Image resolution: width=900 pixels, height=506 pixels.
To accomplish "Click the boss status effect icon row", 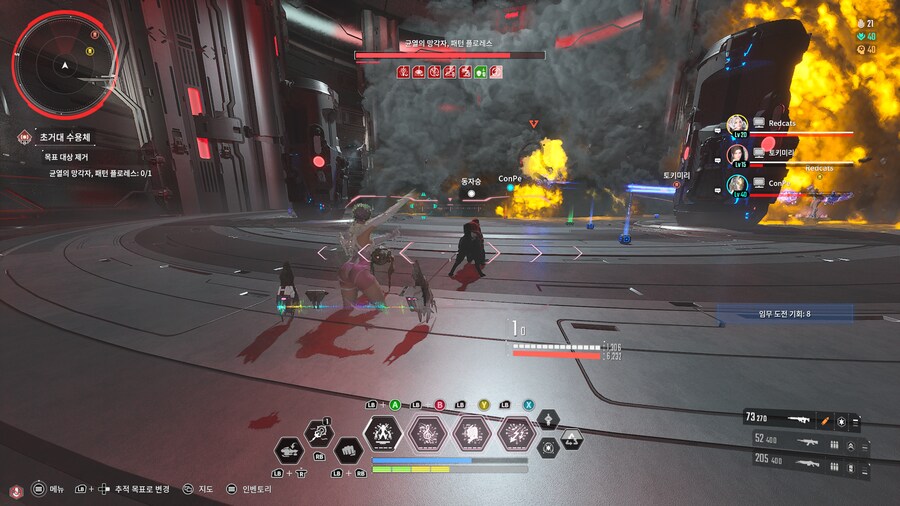I will click(449, 71).
